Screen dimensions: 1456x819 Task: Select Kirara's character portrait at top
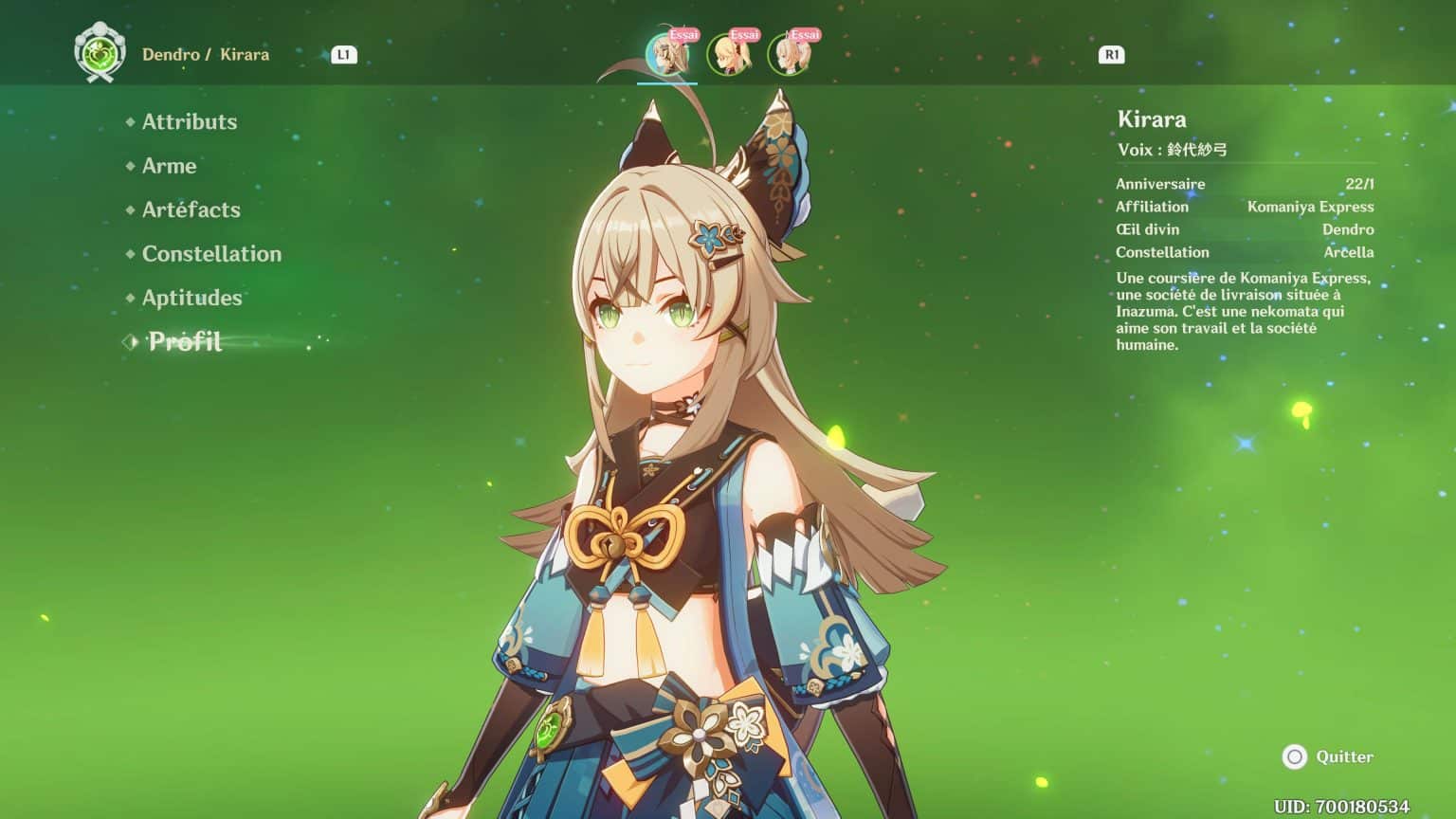(x=669, y=55)
